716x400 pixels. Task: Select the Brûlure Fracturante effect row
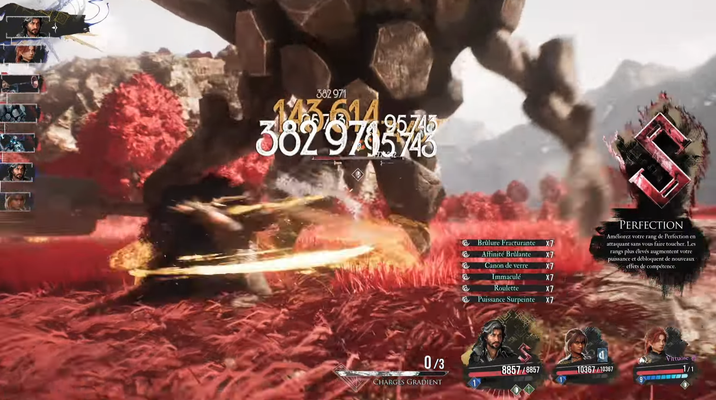[x=507, y=243]
